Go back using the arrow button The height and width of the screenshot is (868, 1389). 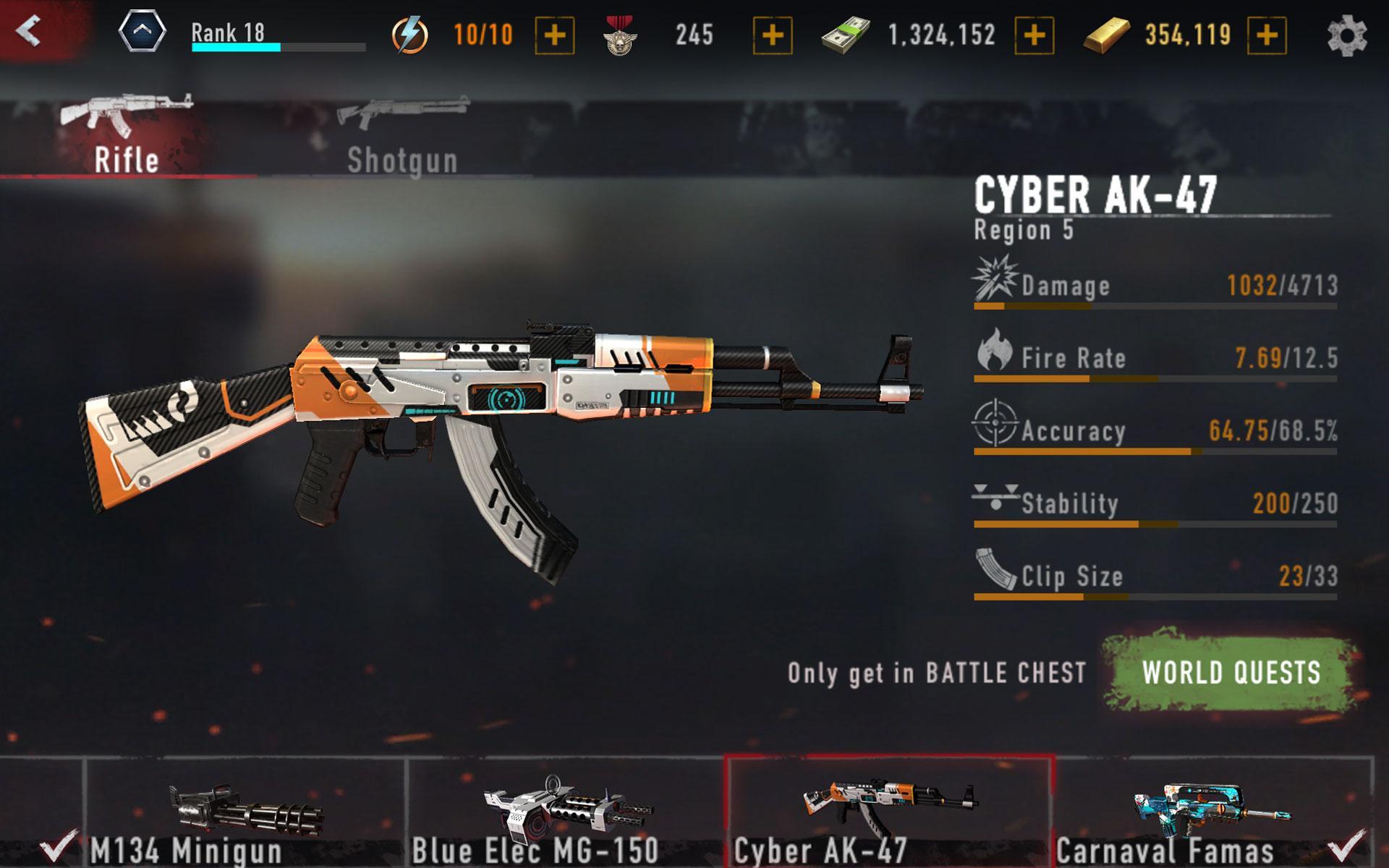tap(29, 31)
